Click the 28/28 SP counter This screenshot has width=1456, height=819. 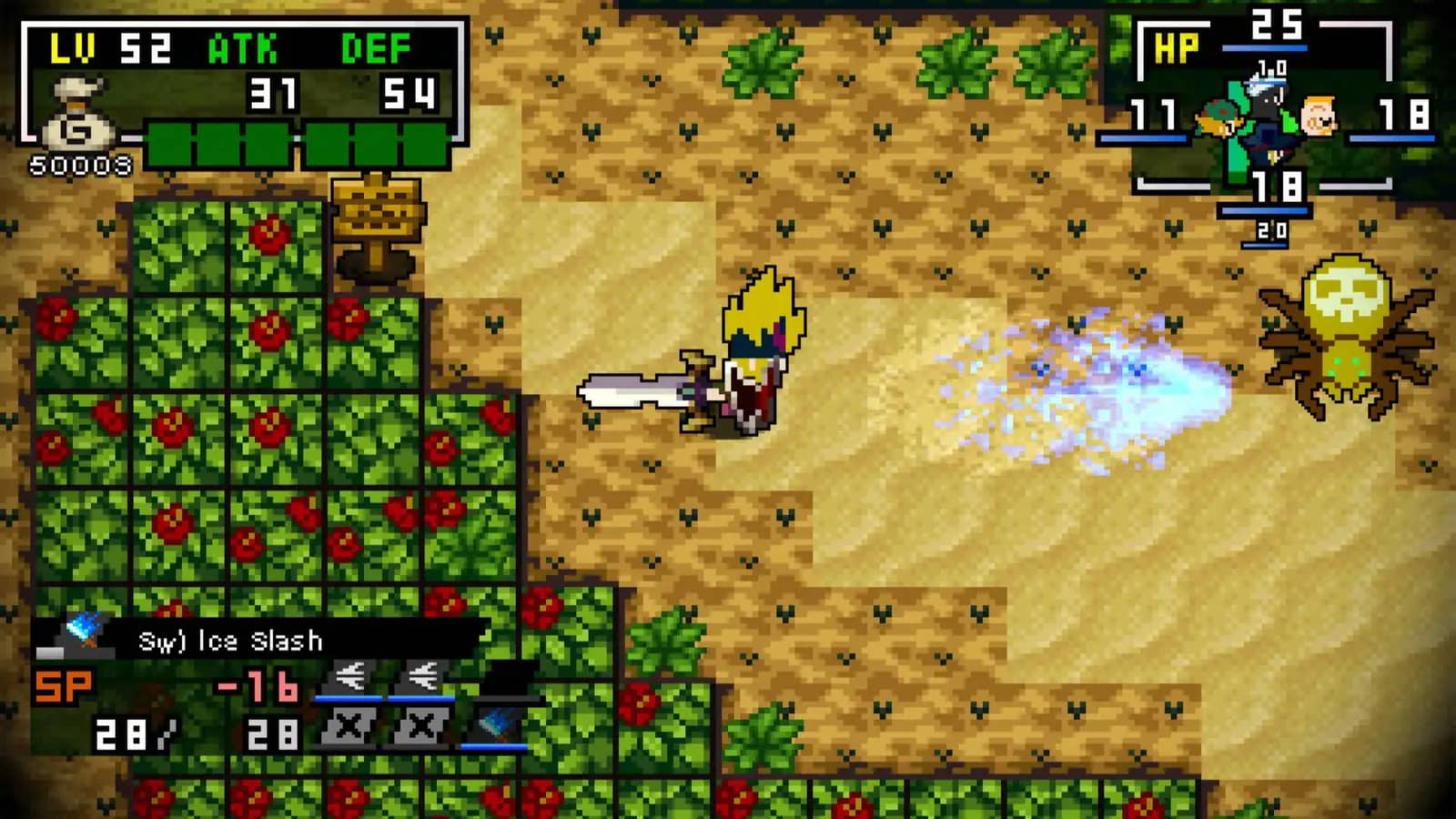point(196,728)
